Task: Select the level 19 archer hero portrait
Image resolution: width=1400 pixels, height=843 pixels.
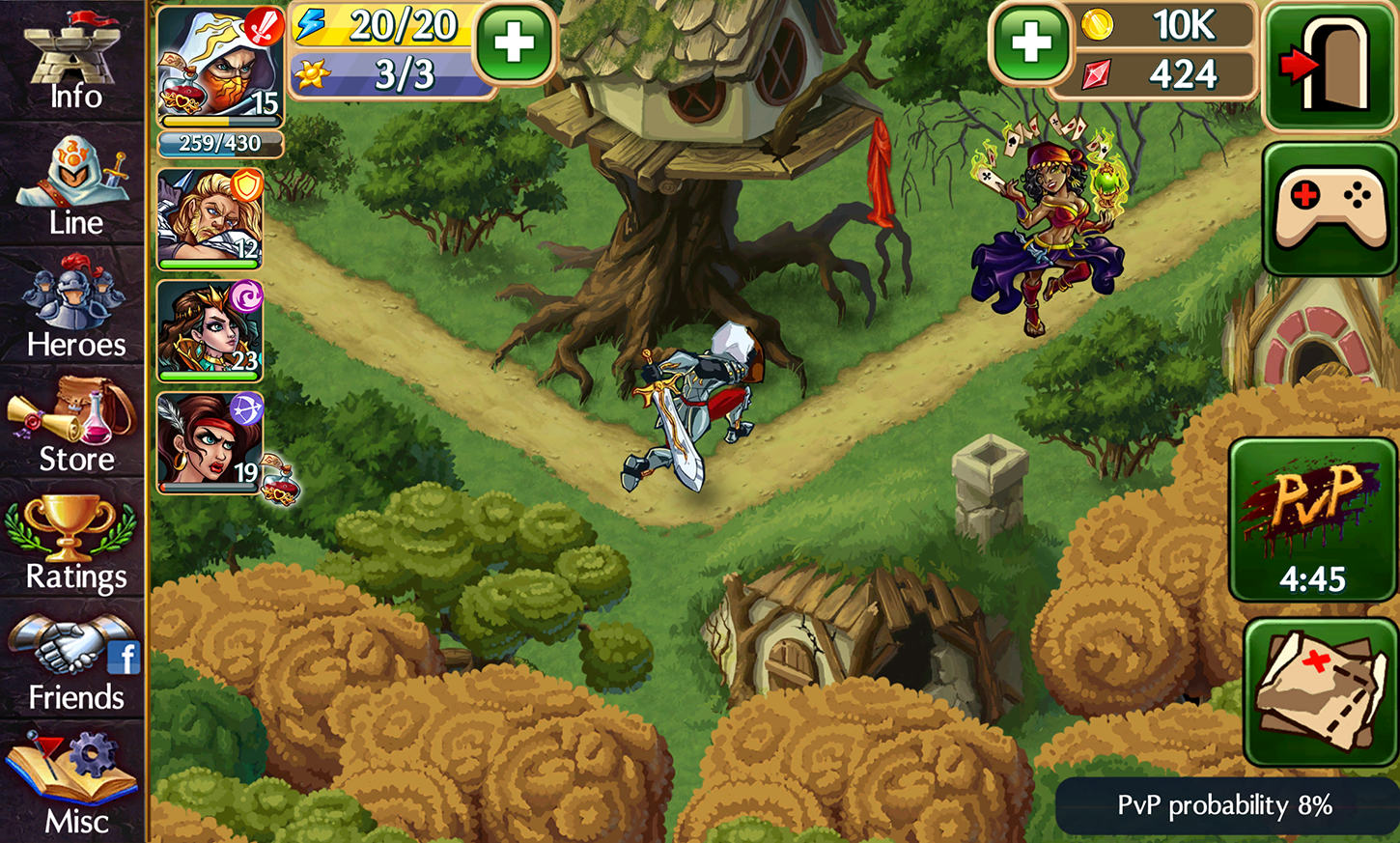Action: 209,439
